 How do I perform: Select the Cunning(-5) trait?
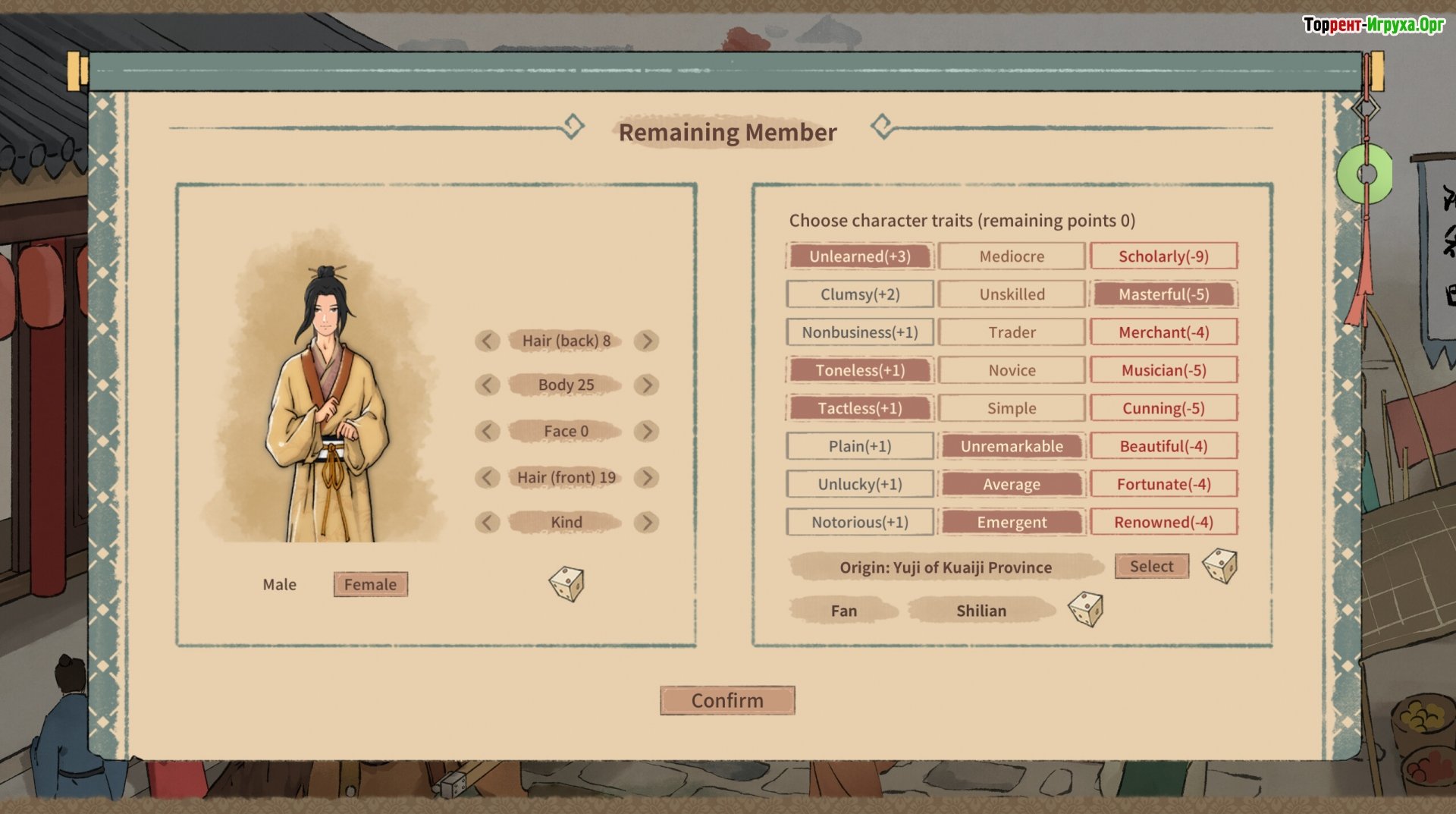click(x=1163, y=408)
